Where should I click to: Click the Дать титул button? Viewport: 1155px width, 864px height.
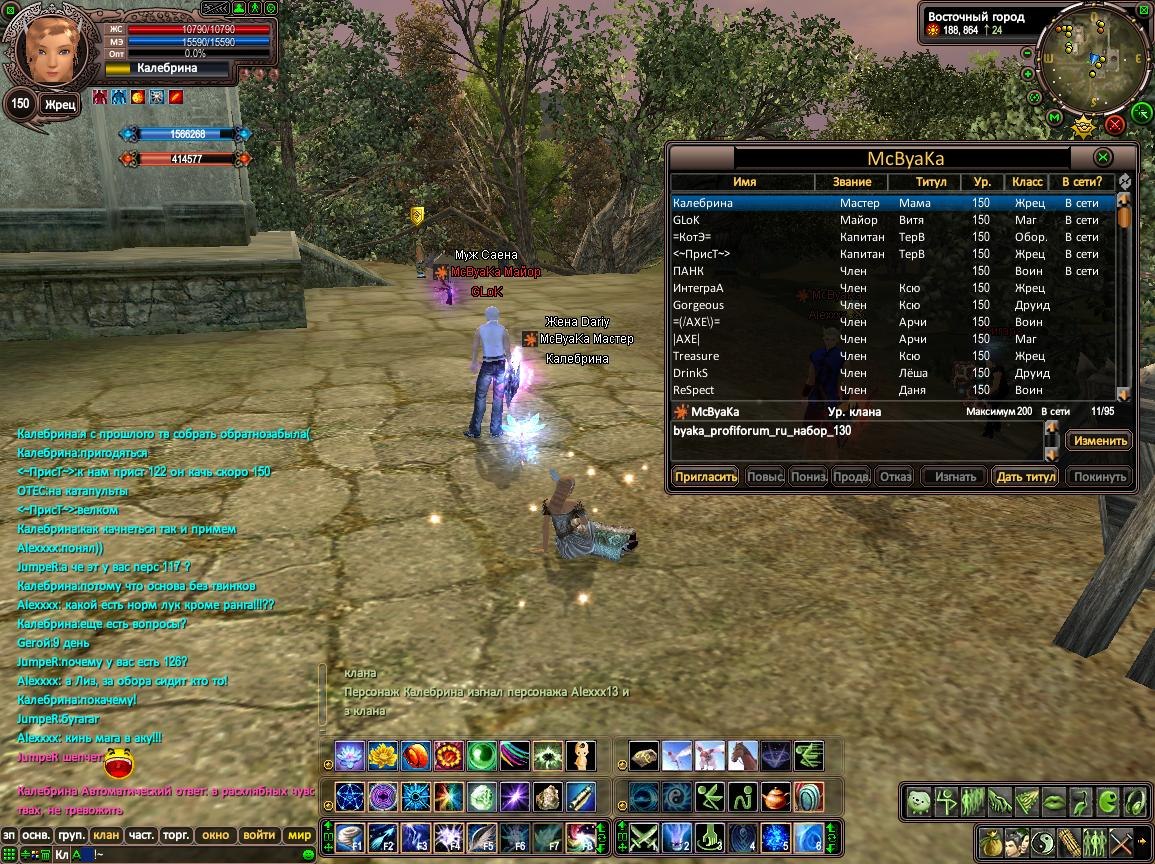pos(1025,477)
